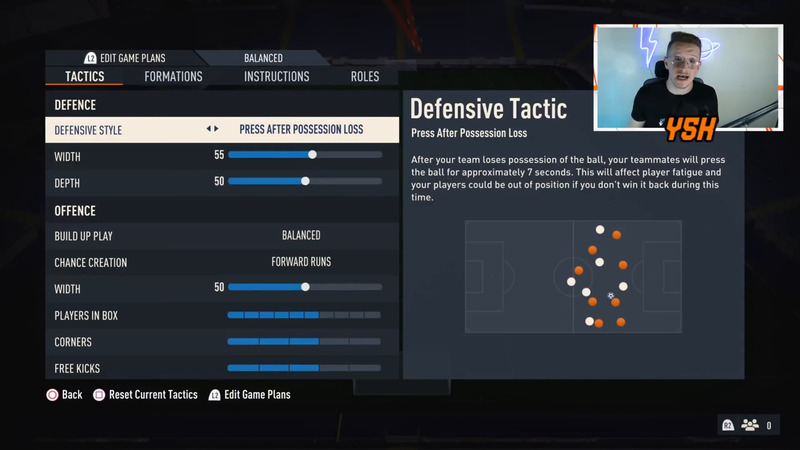800x450 pixels.
Task: Choose the Build Up Play option
Action: point(301,235)
